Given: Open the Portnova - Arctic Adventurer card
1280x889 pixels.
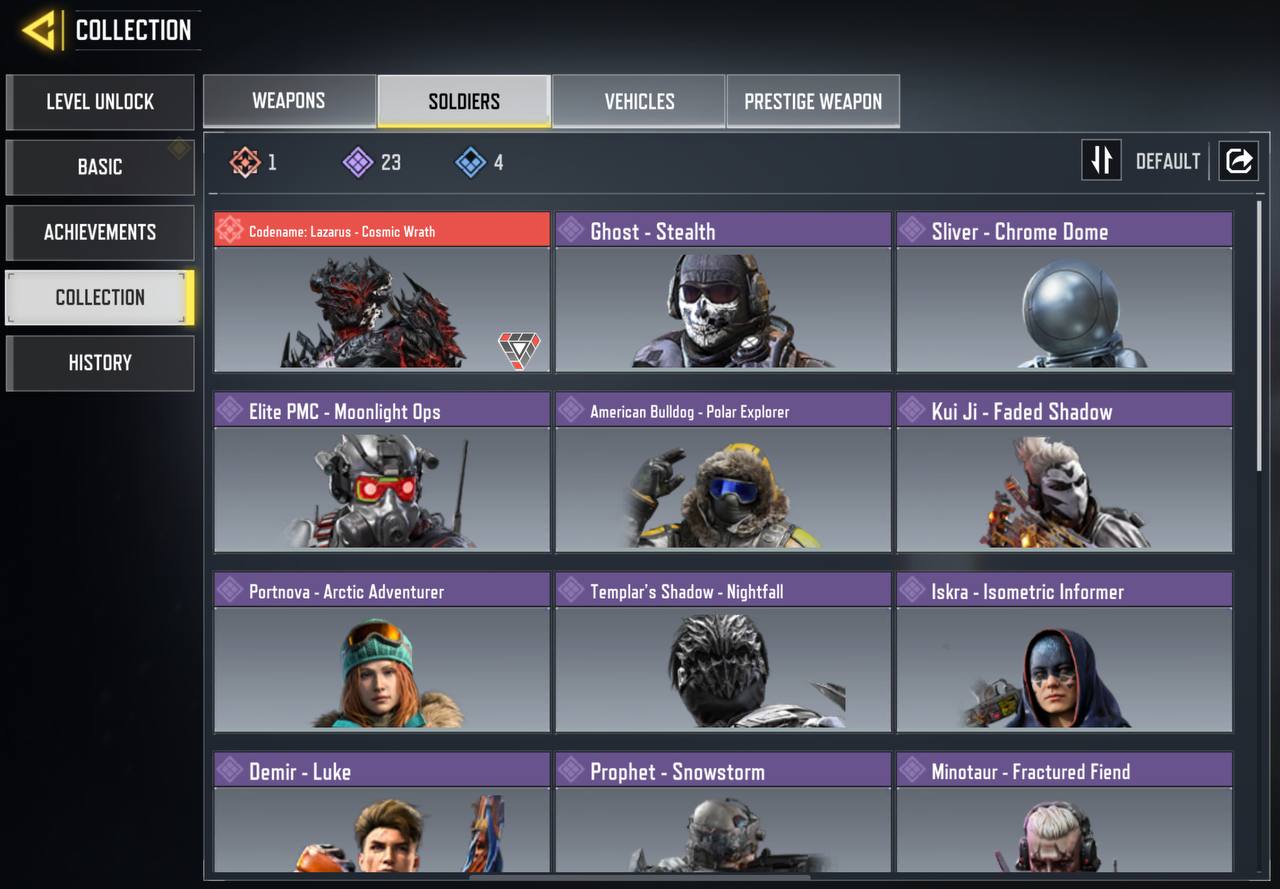Looking at the screenshot, I should click(x=382, y=652).
